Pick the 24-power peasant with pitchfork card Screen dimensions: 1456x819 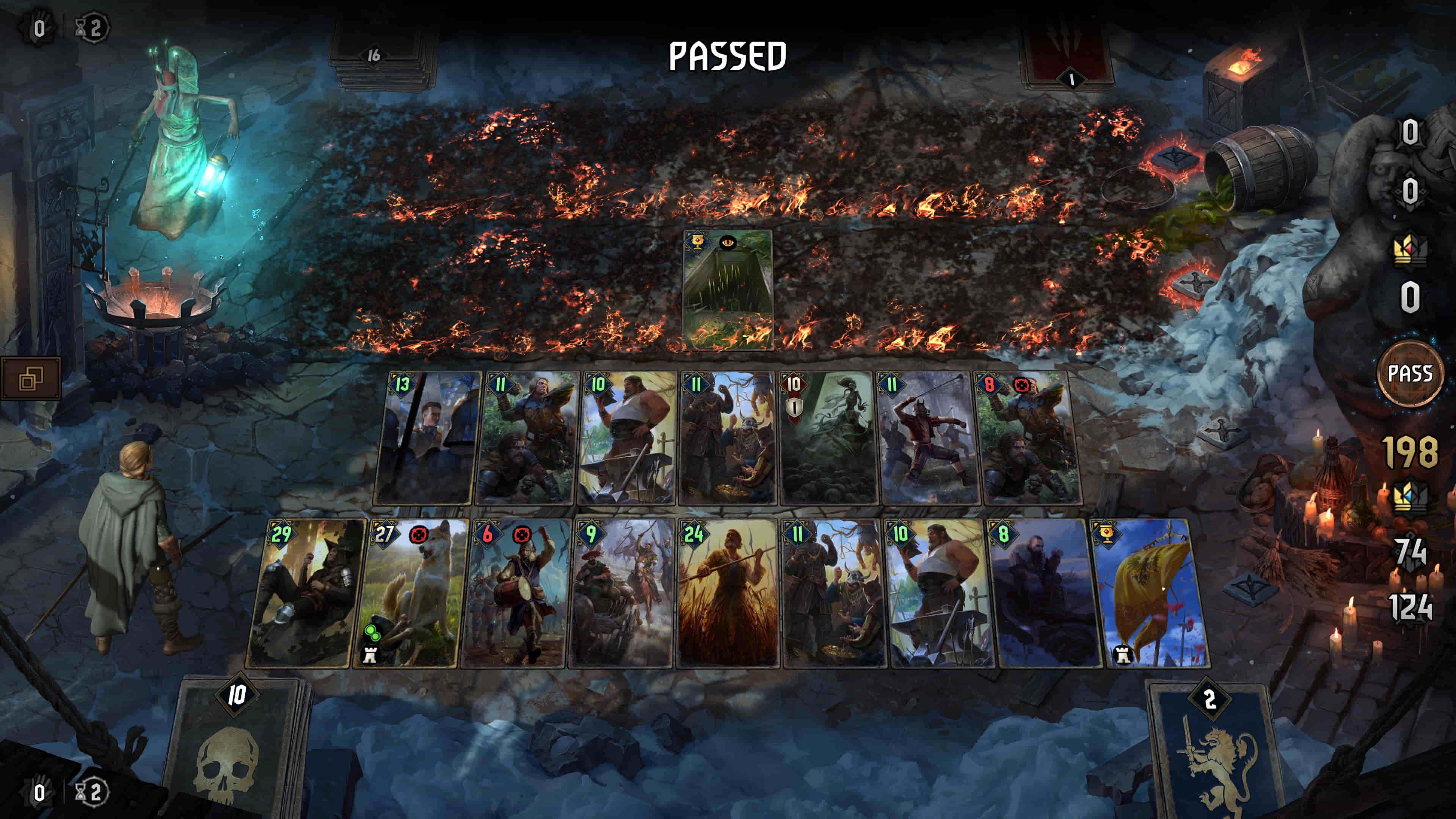pyautogui.click(x=728, y=593)
